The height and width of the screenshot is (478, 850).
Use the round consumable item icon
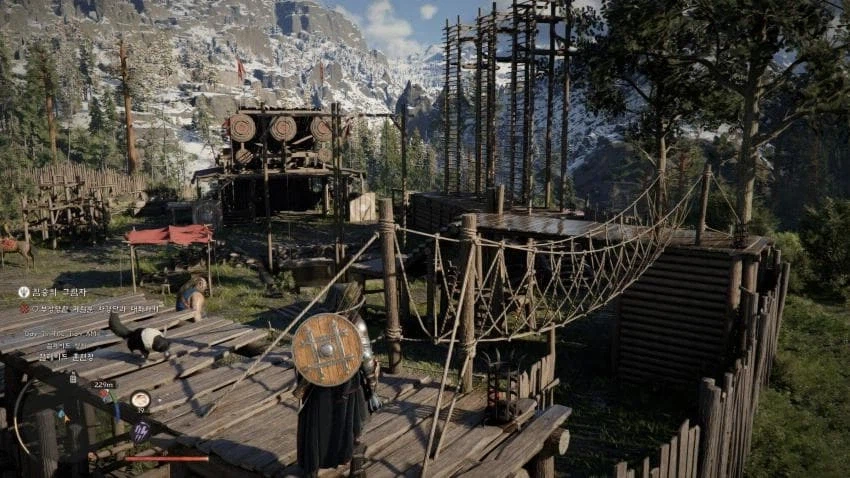pos(140,399)
